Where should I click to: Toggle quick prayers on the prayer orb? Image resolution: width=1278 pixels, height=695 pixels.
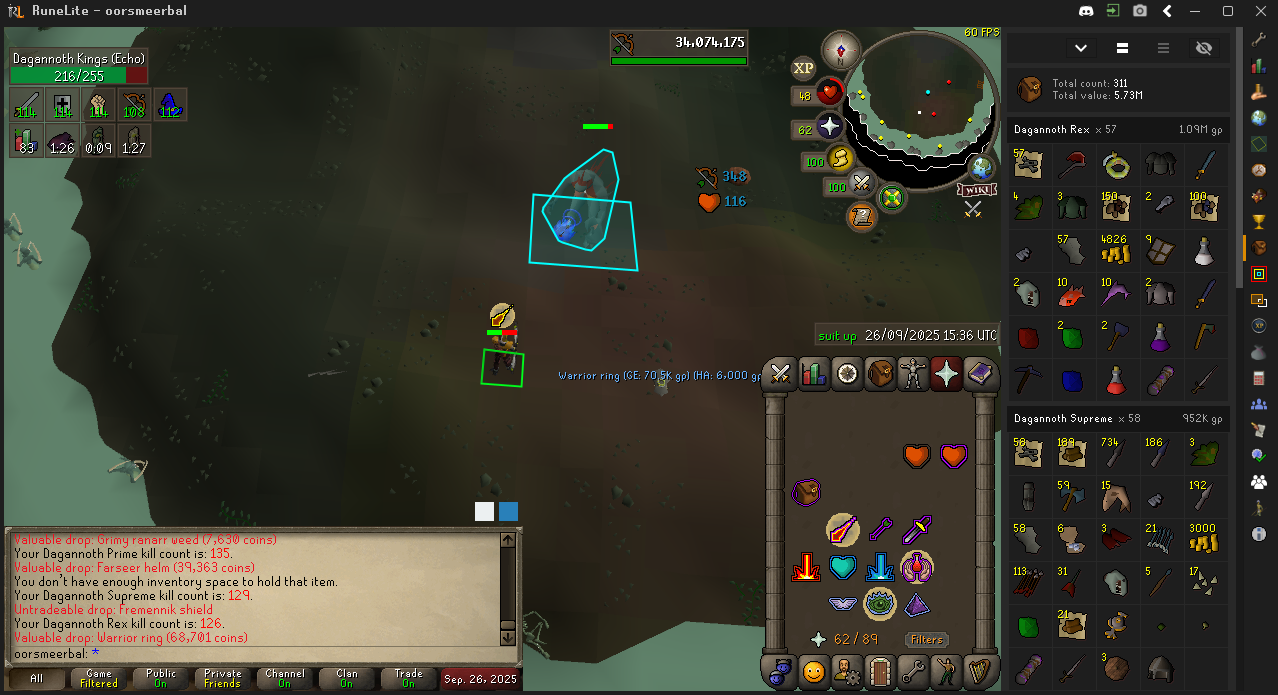click(x=829, y=127)
